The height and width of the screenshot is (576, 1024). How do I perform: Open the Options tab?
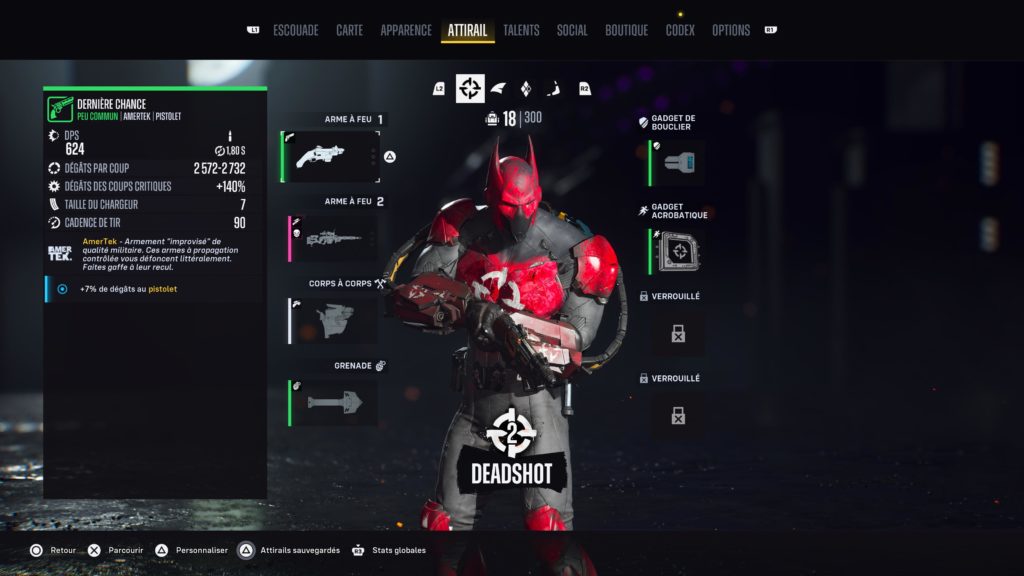(x=730, y=31)
